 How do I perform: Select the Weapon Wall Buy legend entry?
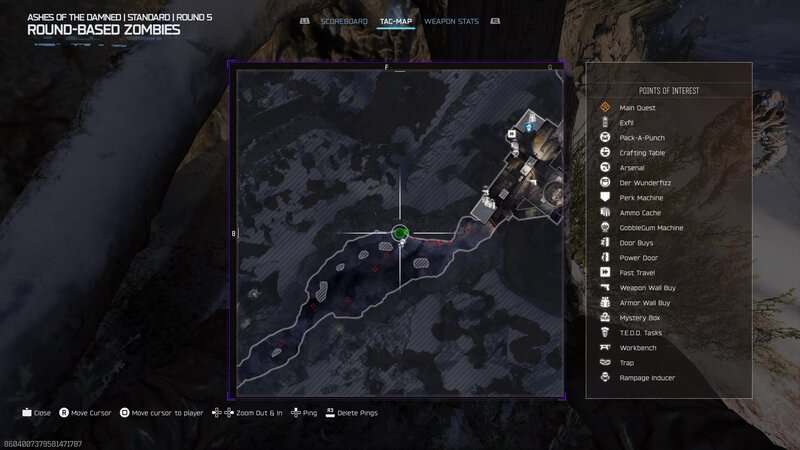(646, 288)
